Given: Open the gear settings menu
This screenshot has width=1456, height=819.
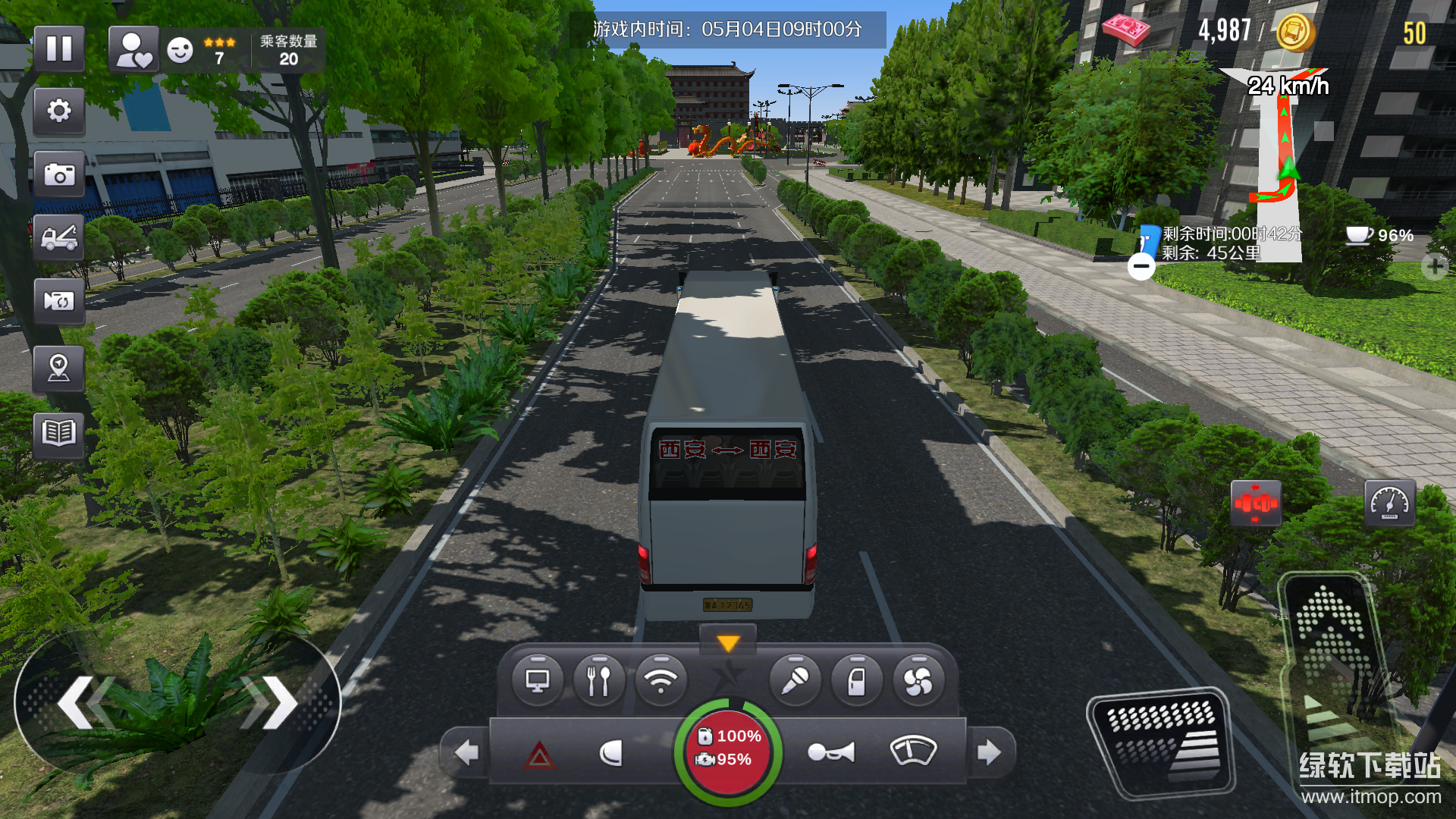Looking at the screenshot, I should [x=59, y=111].
